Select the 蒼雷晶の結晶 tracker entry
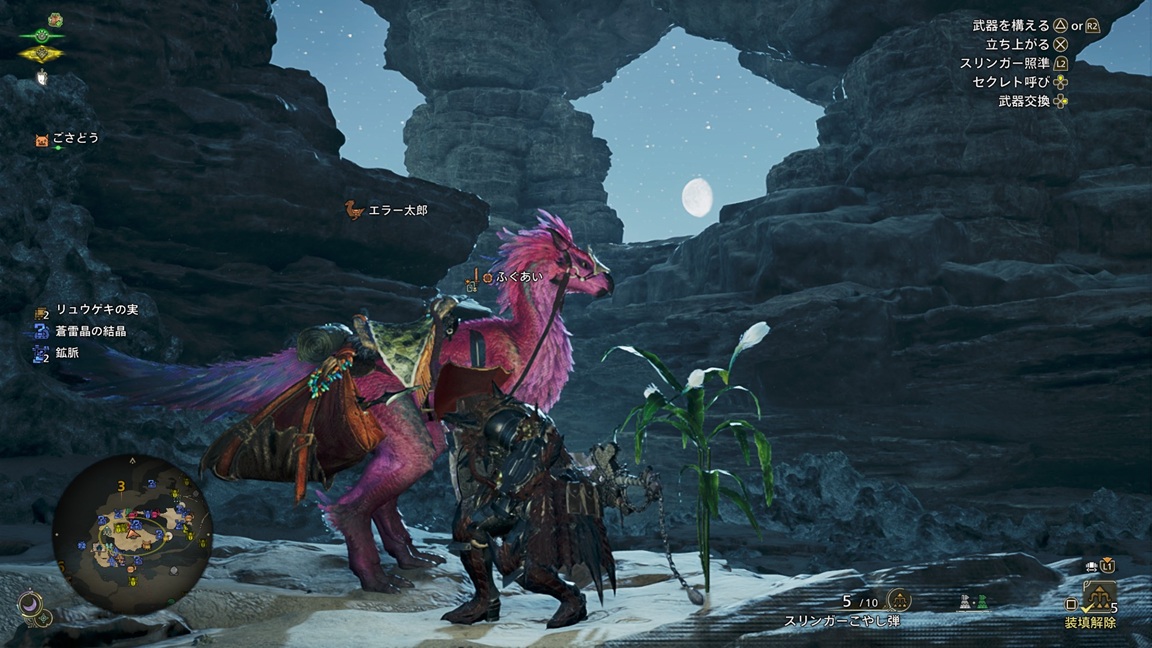 tap(91, 331)
